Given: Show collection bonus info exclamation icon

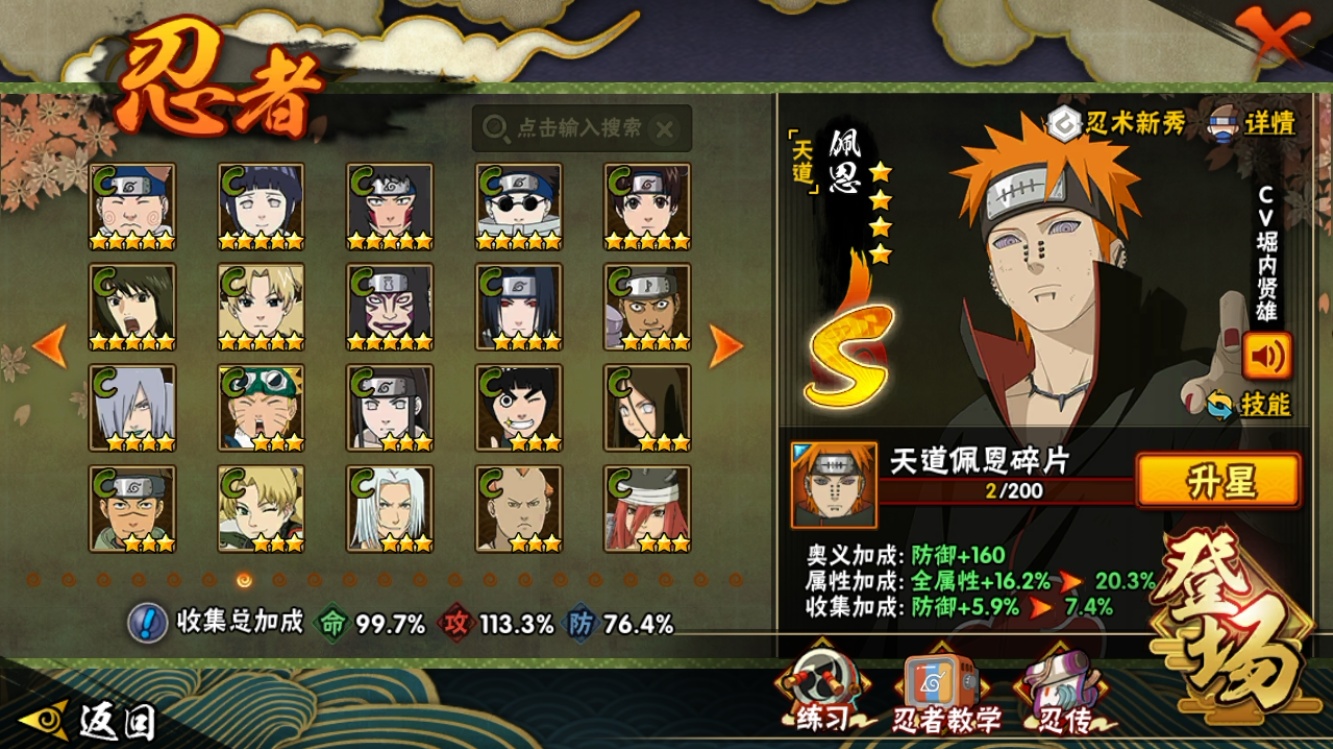Looking at the screenshot, I should 147,623.
